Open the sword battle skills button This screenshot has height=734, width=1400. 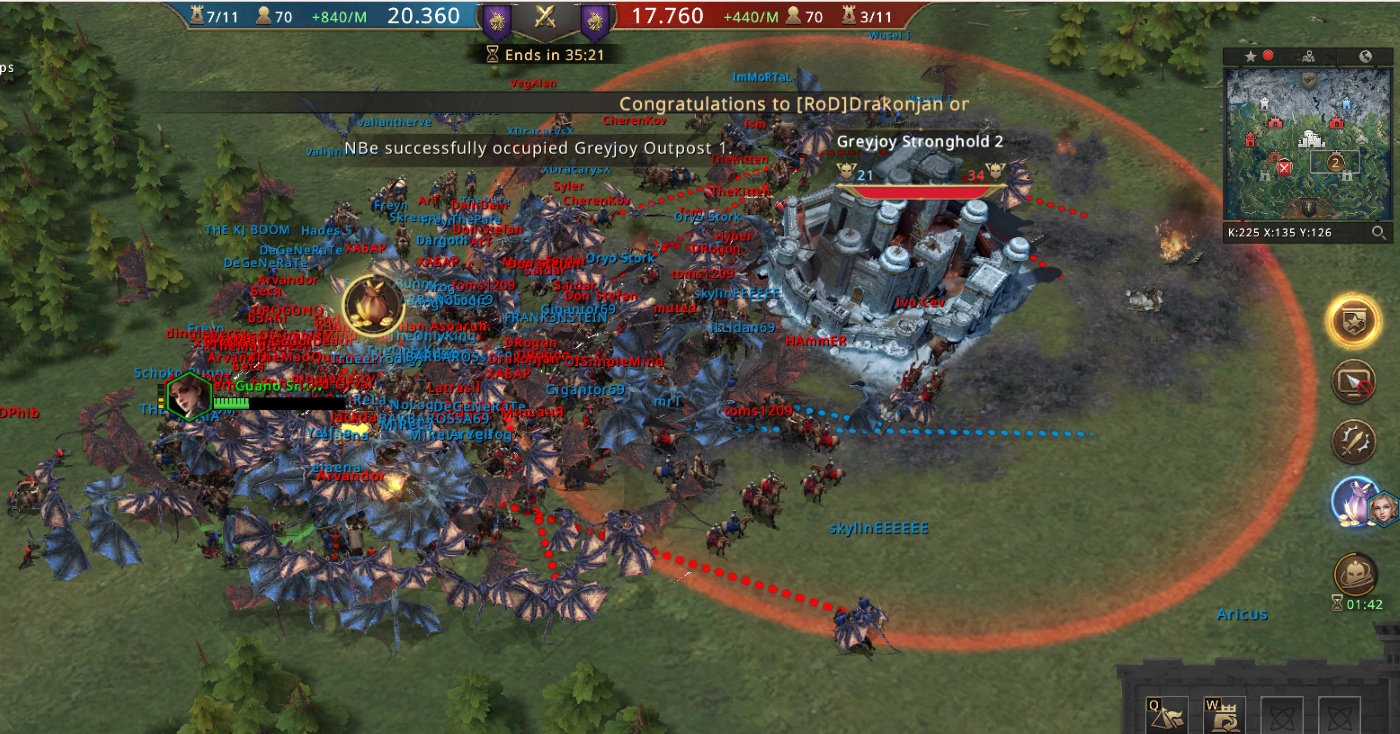coord(1354,441)
